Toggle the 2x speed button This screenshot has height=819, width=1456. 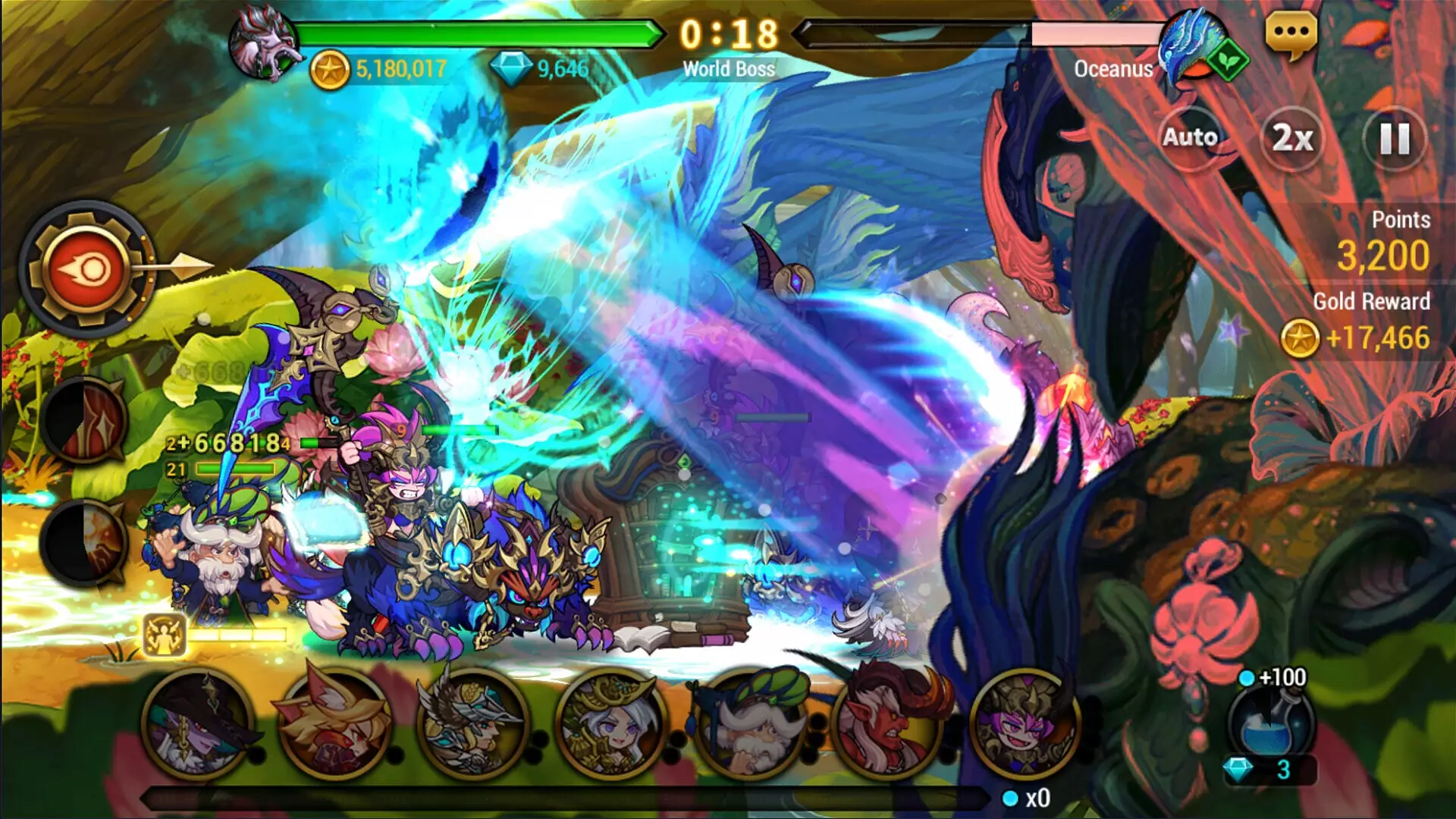[x=1292, y=138]
